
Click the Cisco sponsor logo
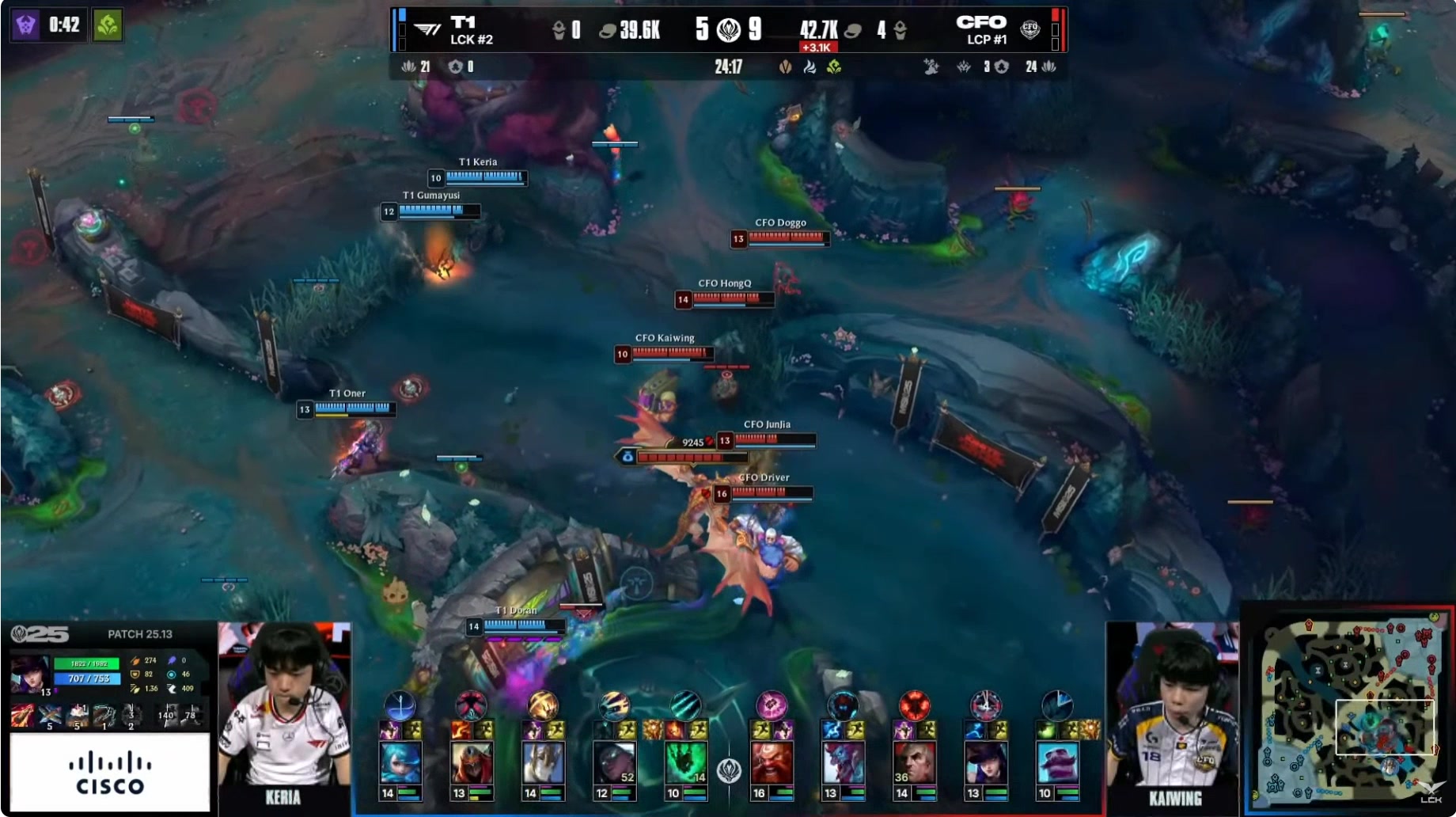click(110, 773)
